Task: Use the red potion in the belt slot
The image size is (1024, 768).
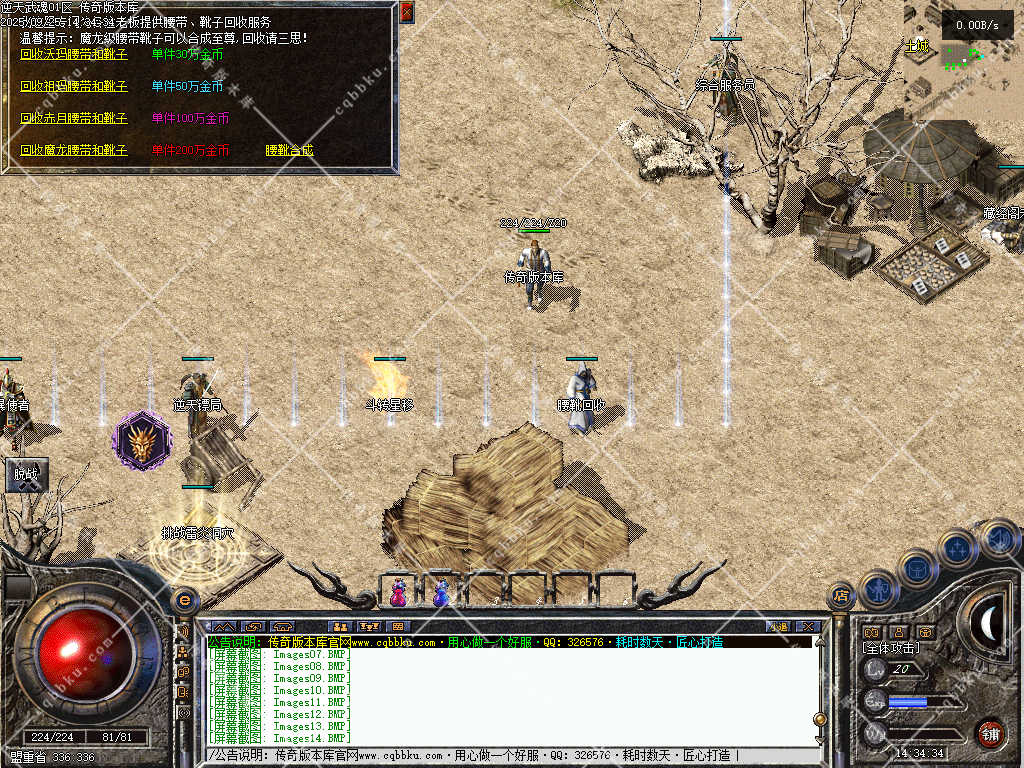Action: (x=399, y=592)
